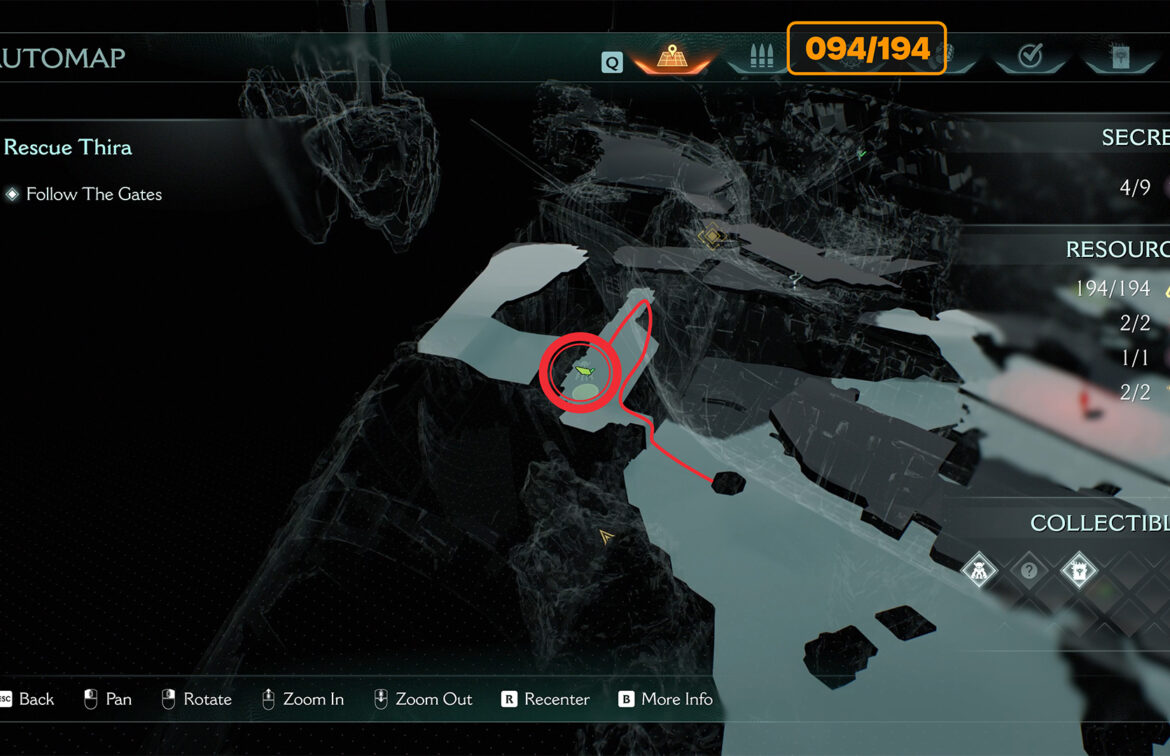Click the Back button
Screen dimensions: 1170x756
click(x=27, y=699)
